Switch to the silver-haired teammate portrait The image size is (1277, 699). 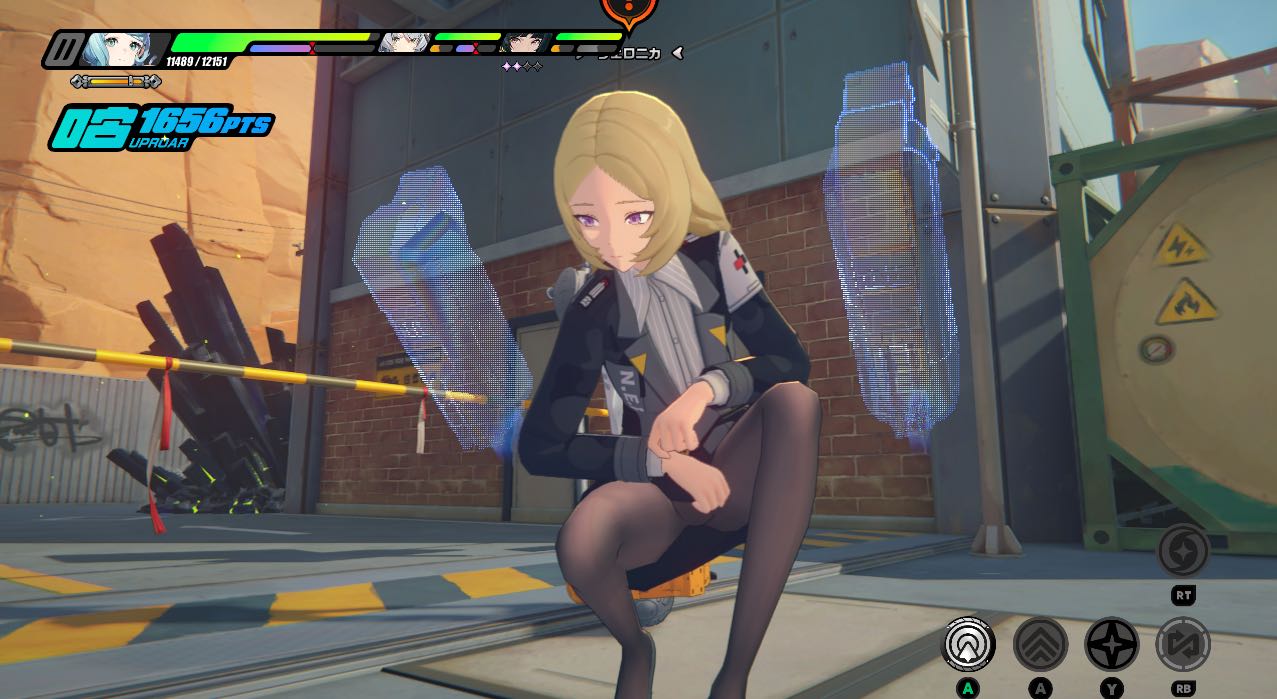pyautogui.click(x=404, y=43)
